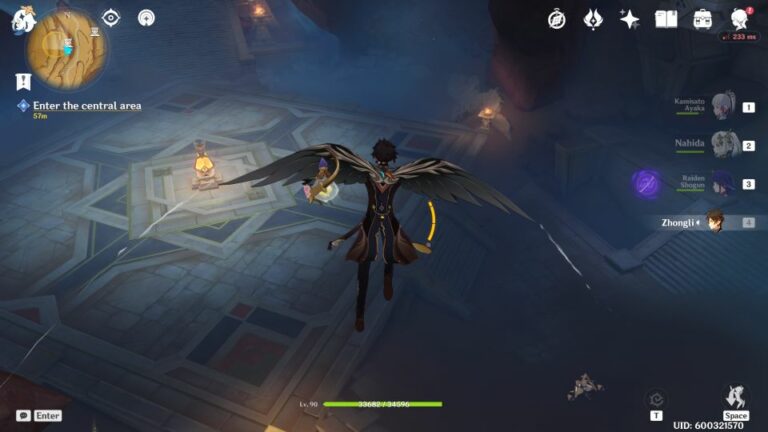Click the purple Electro skill orb icon
Viewport: 768px width, 432px height.
click(646, 183)
